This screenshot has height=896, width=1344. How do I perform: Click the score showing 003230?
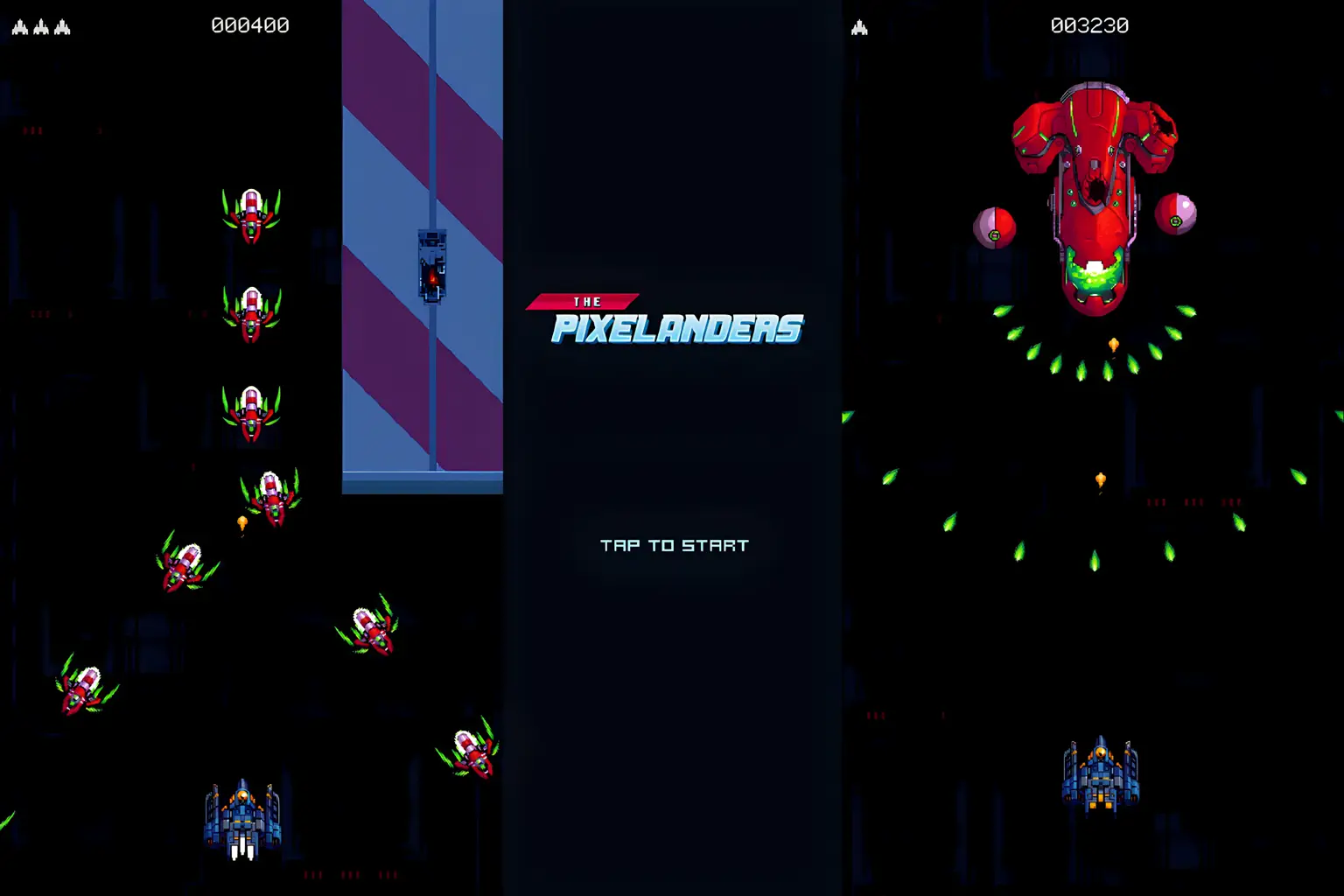1088,25
